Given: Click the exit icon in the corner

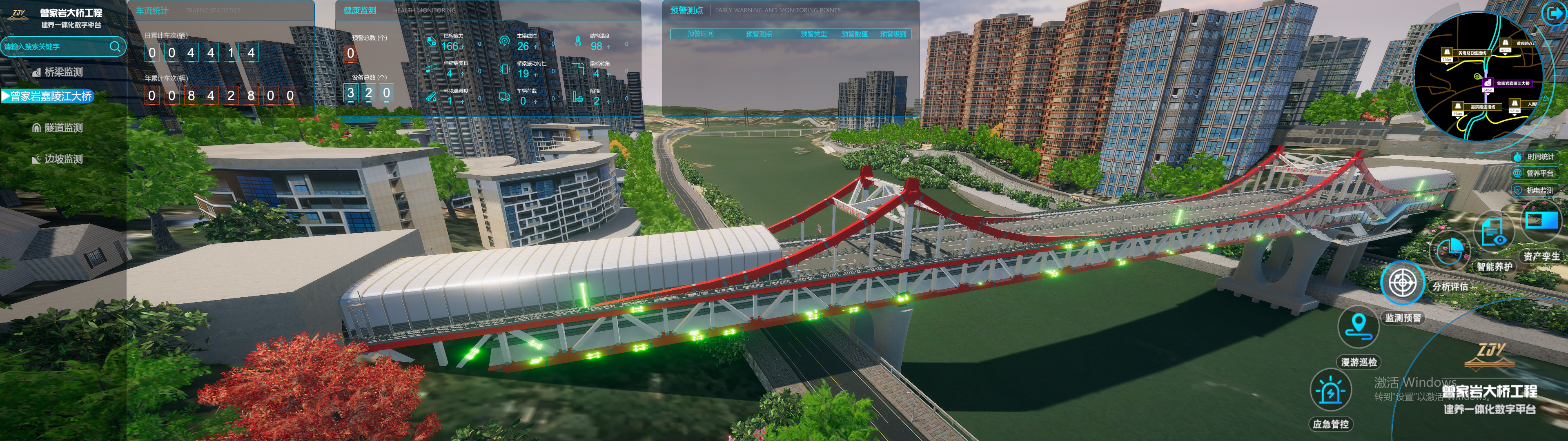Looking at the screenshot, I should pos(1554,13).
